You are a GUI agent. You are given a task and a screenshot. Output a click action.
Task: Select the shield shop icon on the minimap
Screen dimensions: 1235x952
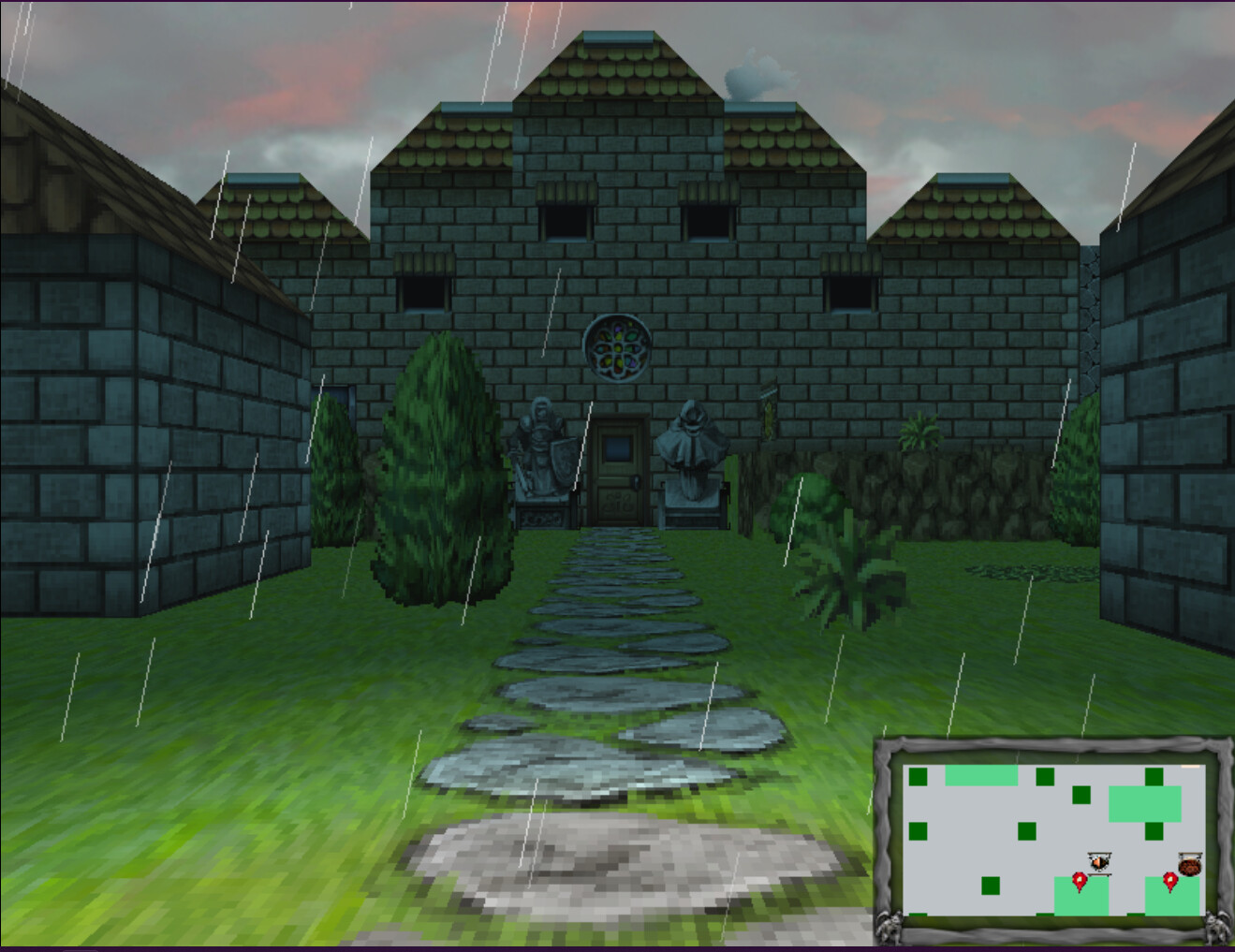click(x=1099, y=862)
